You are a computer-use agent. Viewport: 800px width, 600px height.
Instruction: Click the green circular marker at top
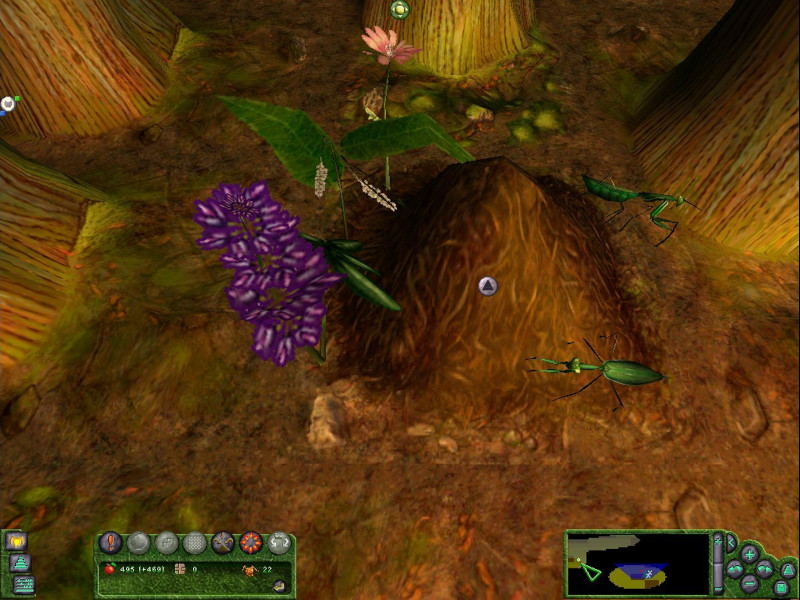[x=400, y=10]
